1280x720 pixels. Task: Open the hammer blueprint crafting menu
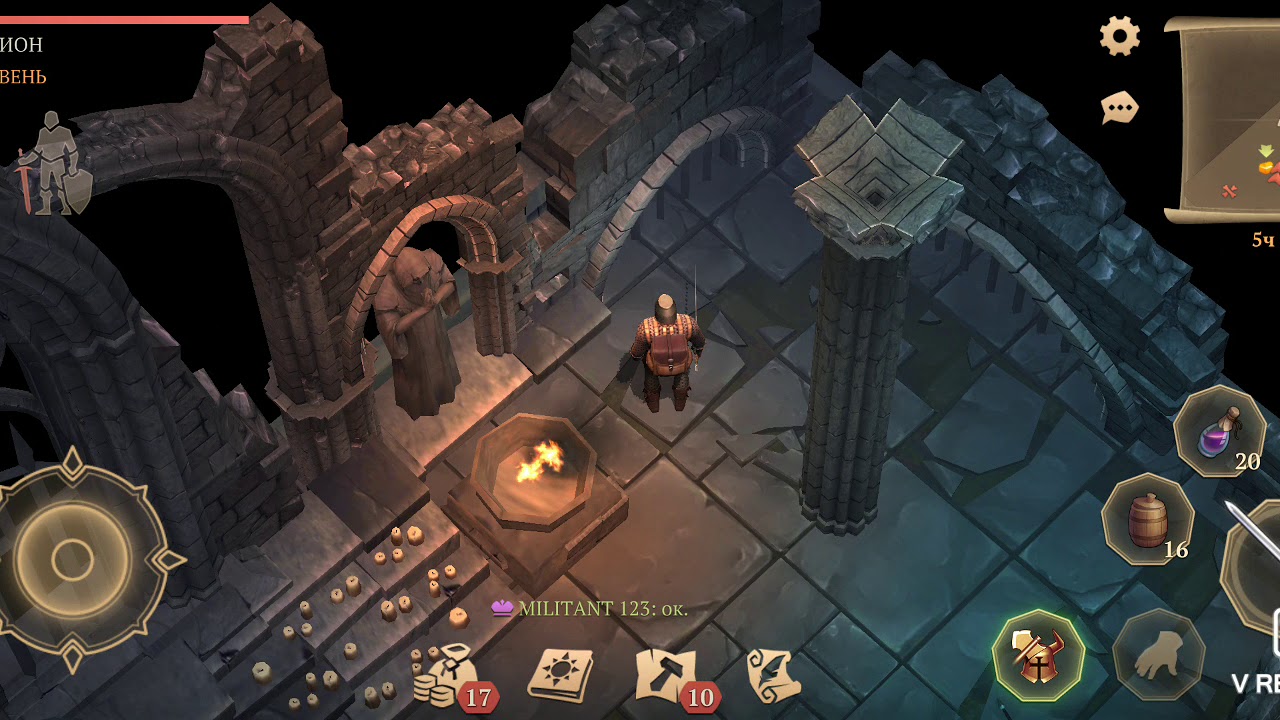tap(667, 677)
